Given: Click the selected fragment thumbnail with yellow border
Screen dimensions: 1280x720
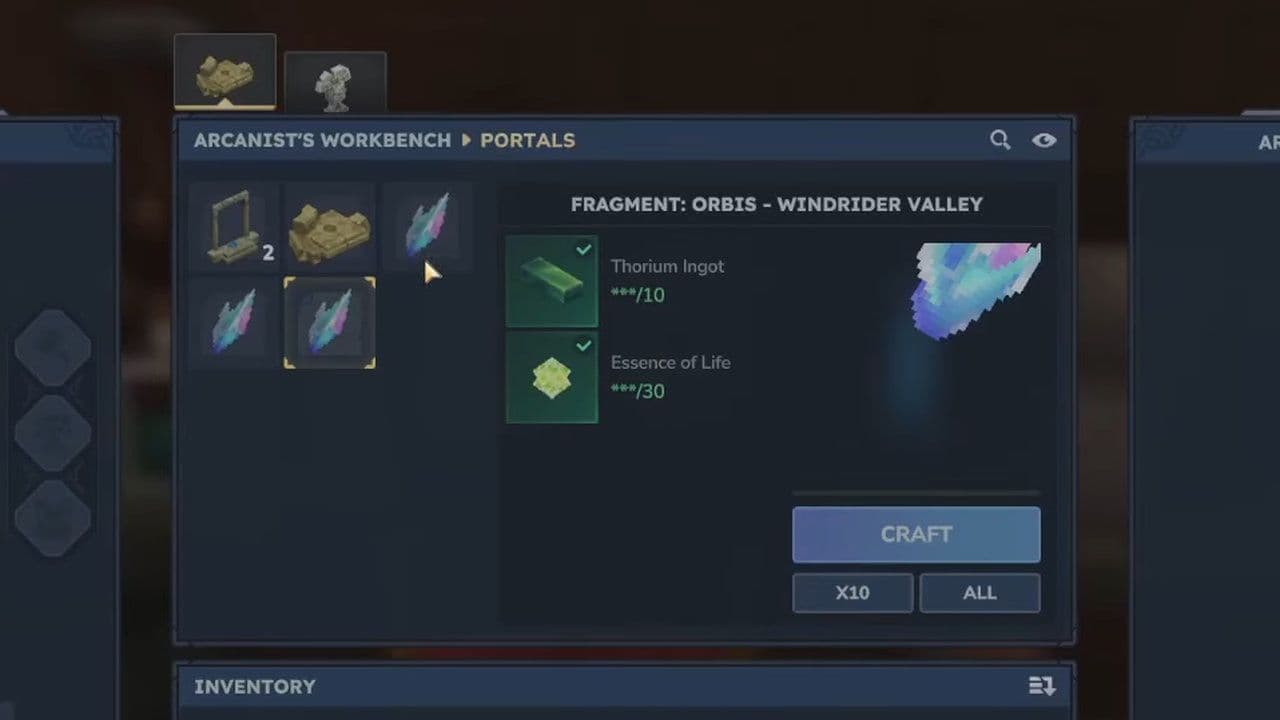Looking at the screenshot, I should 330,322.
